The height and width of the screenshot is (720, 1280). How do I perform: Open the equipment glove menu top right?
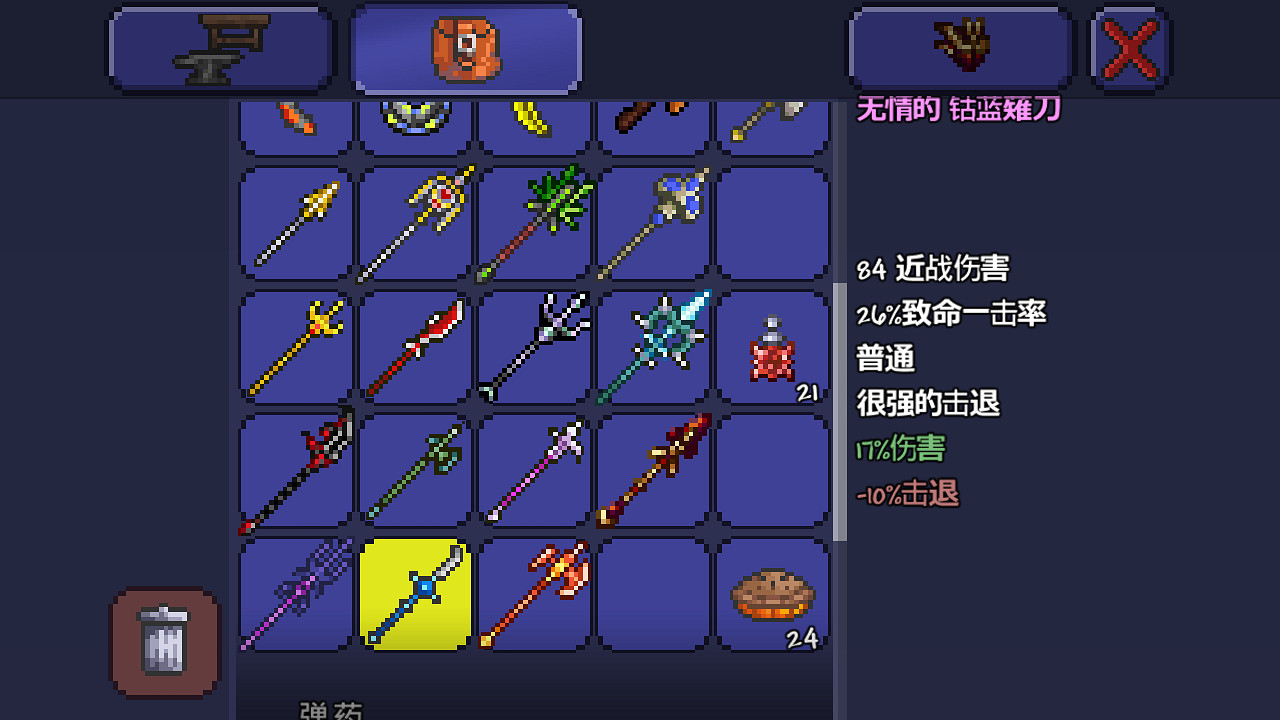(x=959, y=47)
